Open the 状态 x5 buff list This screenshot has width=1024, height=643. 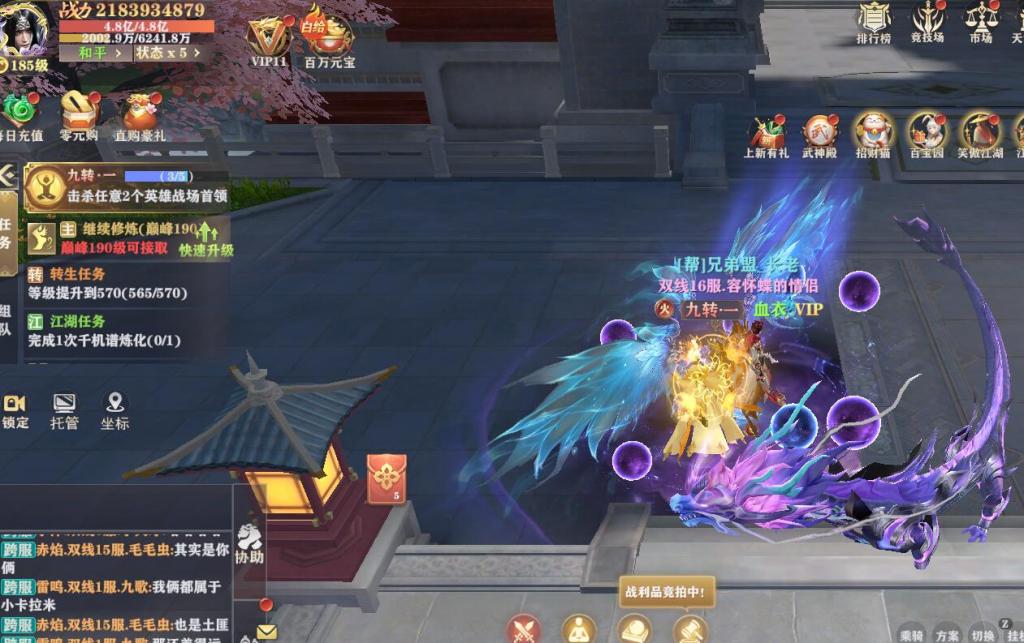[x=168, y=53]
